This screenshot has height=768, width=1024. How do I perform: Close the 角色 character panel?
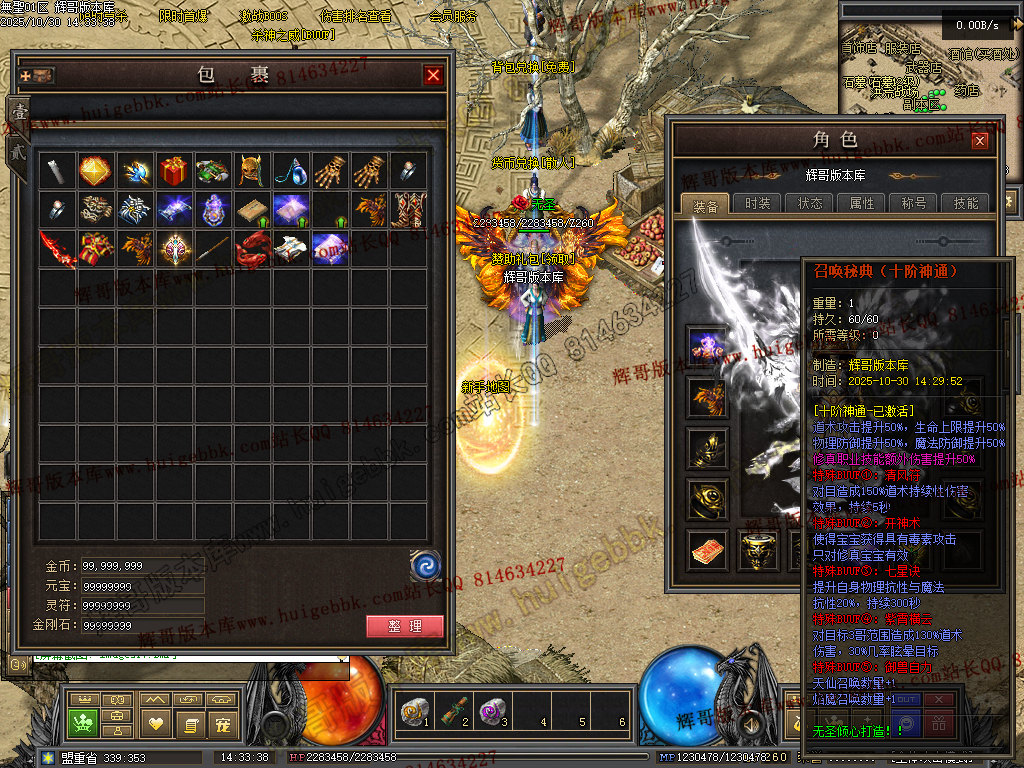(980, 141)
